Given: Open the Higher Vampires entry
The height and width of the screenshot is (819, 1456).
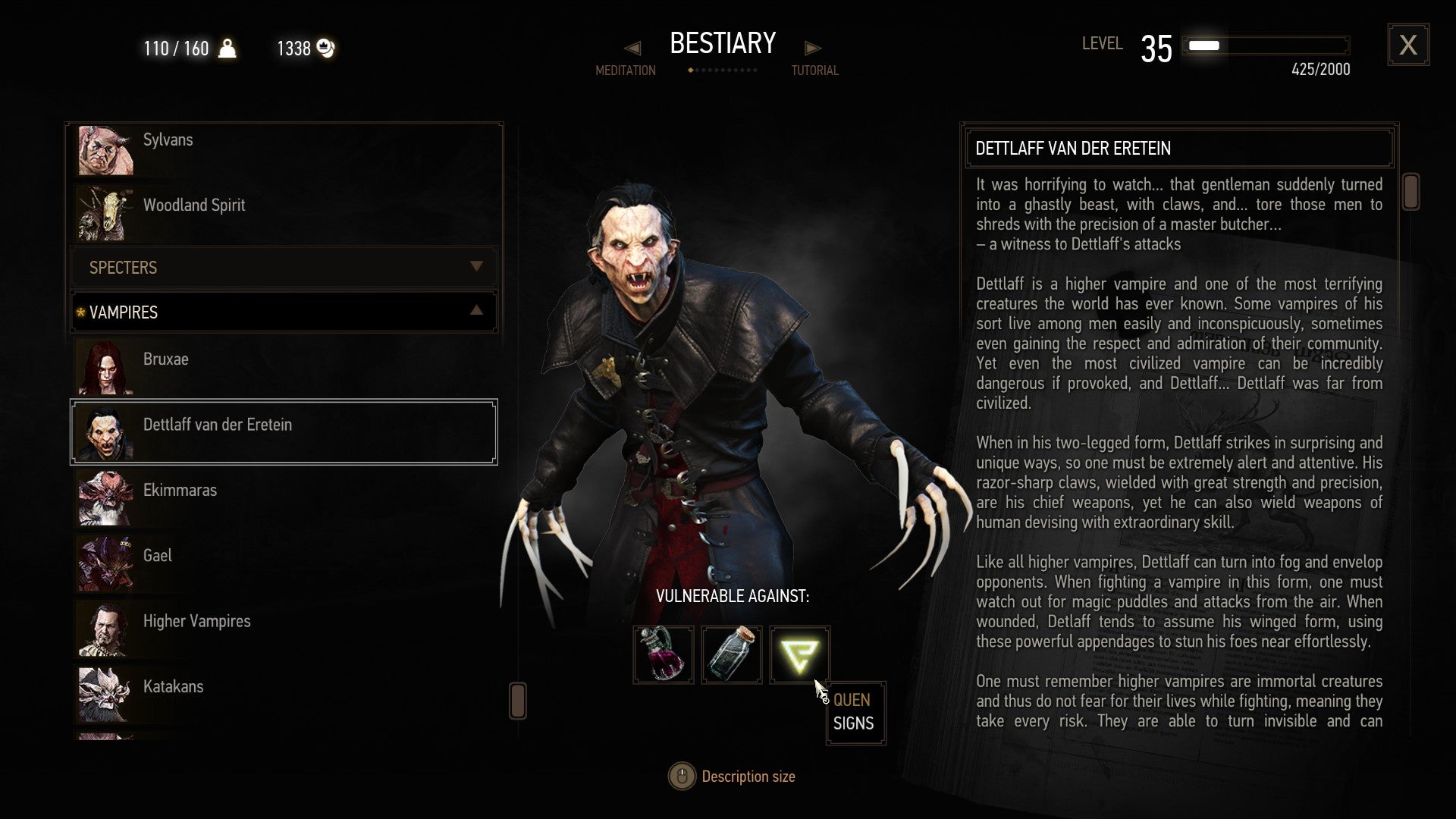Looking at the screenshot, I should click(197, 621).
